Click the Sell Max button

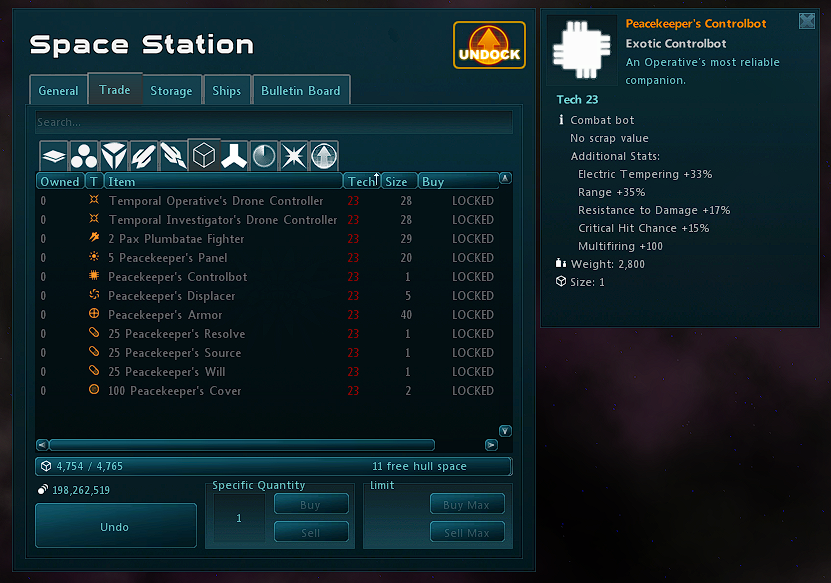click(467, 533)
